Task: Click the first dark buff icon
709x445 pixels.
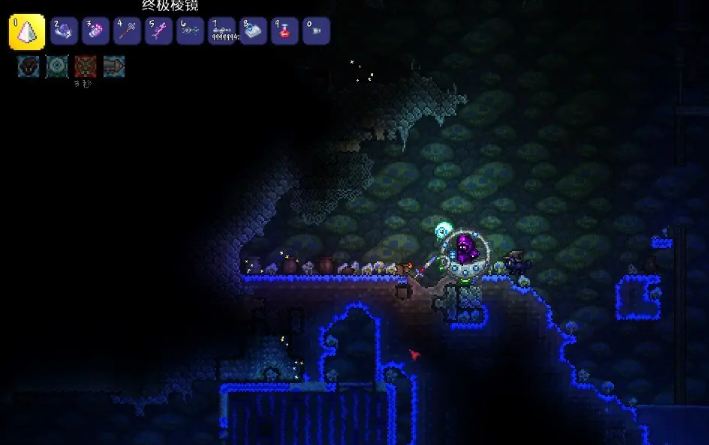Action: point(28,67)
